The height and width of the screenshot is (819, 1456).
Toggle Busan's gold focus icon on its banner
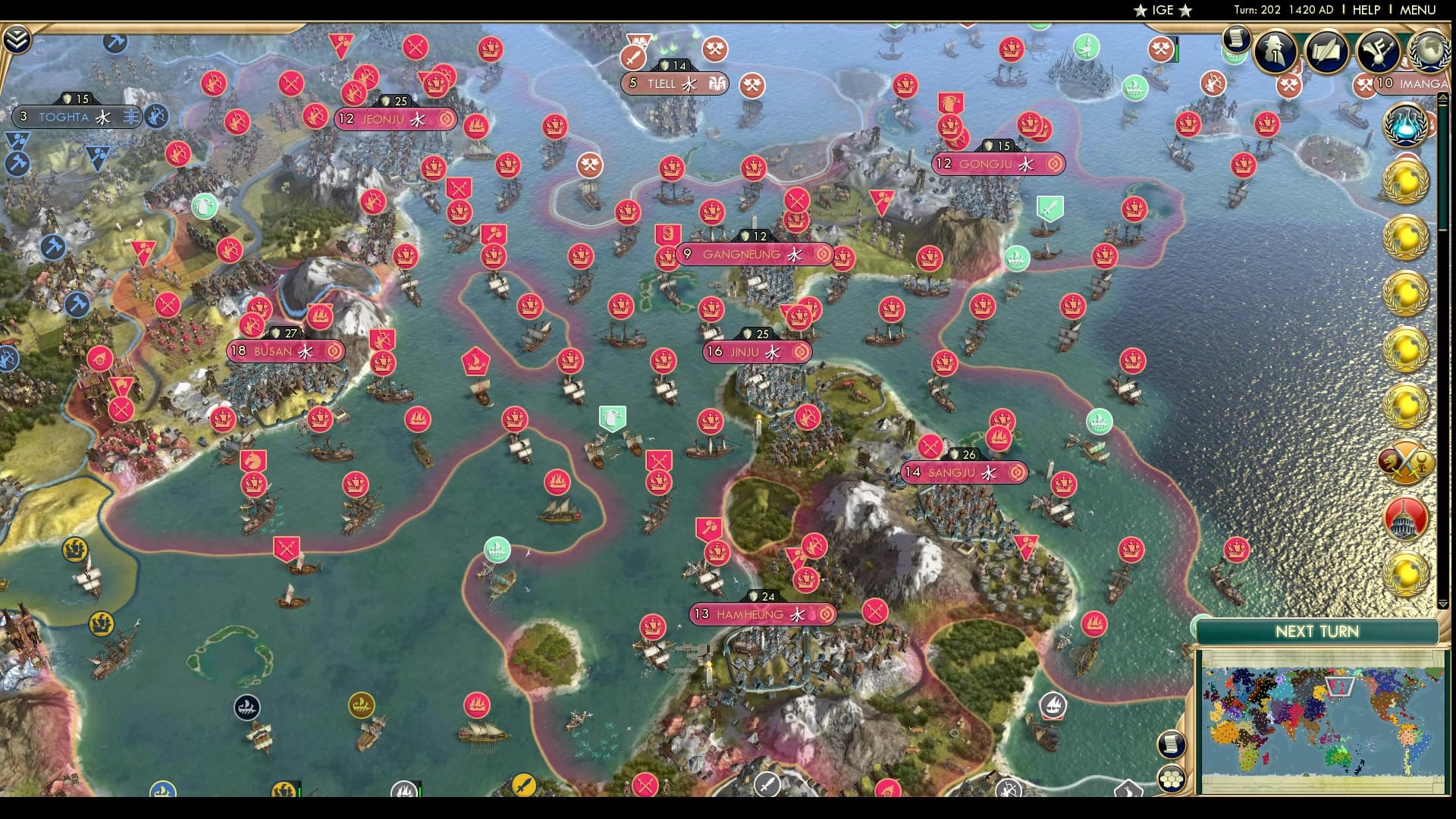point(333,352)
